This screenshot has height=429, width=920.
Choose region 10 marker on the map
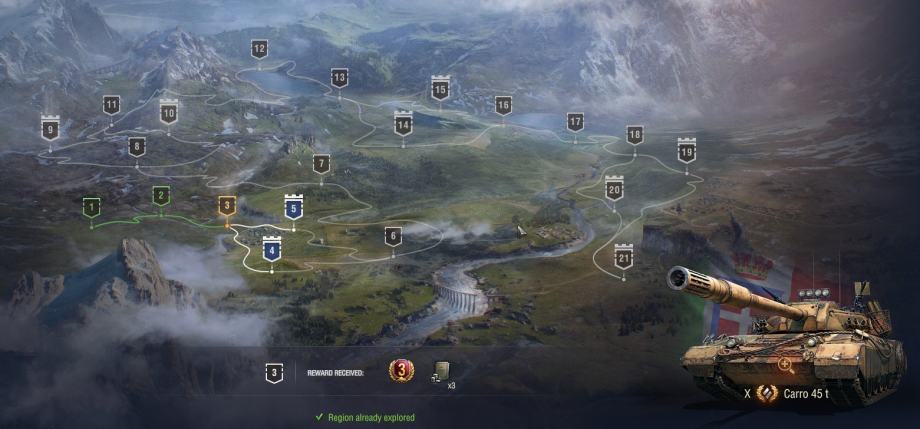coord(168,113)
